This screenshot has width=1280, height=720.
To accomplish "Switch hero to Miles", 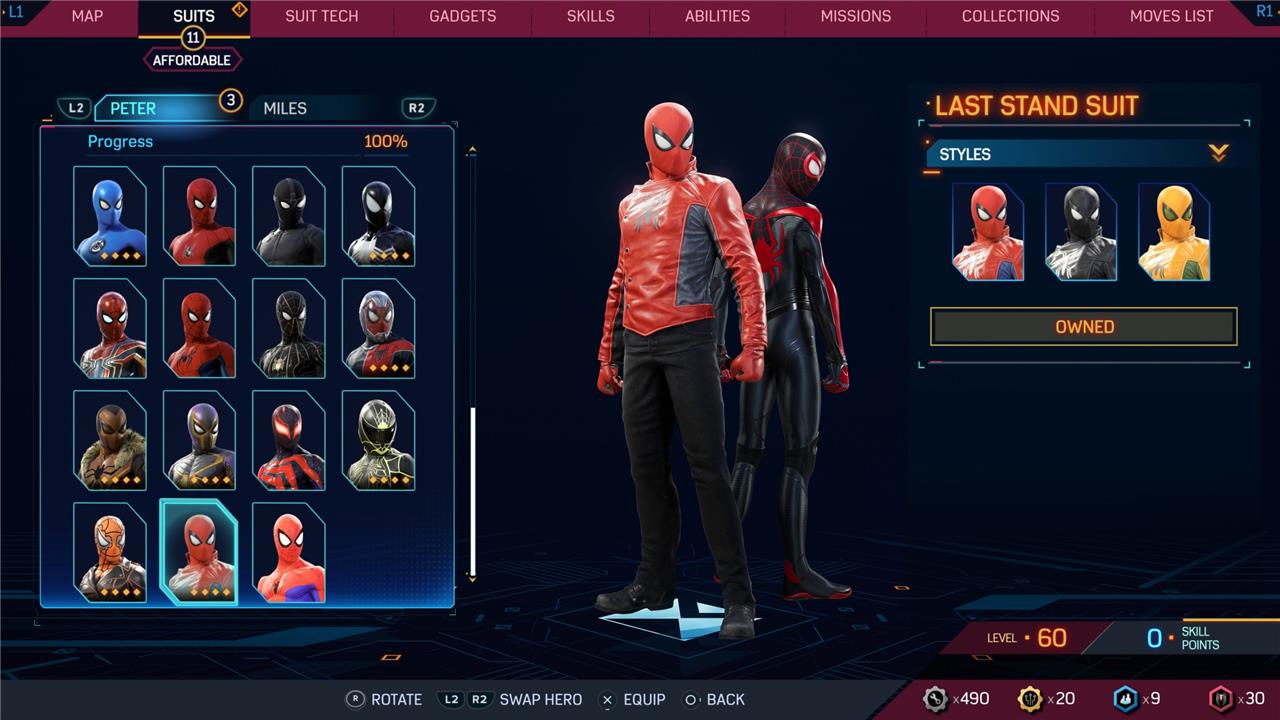I will [x=285, y=108].
